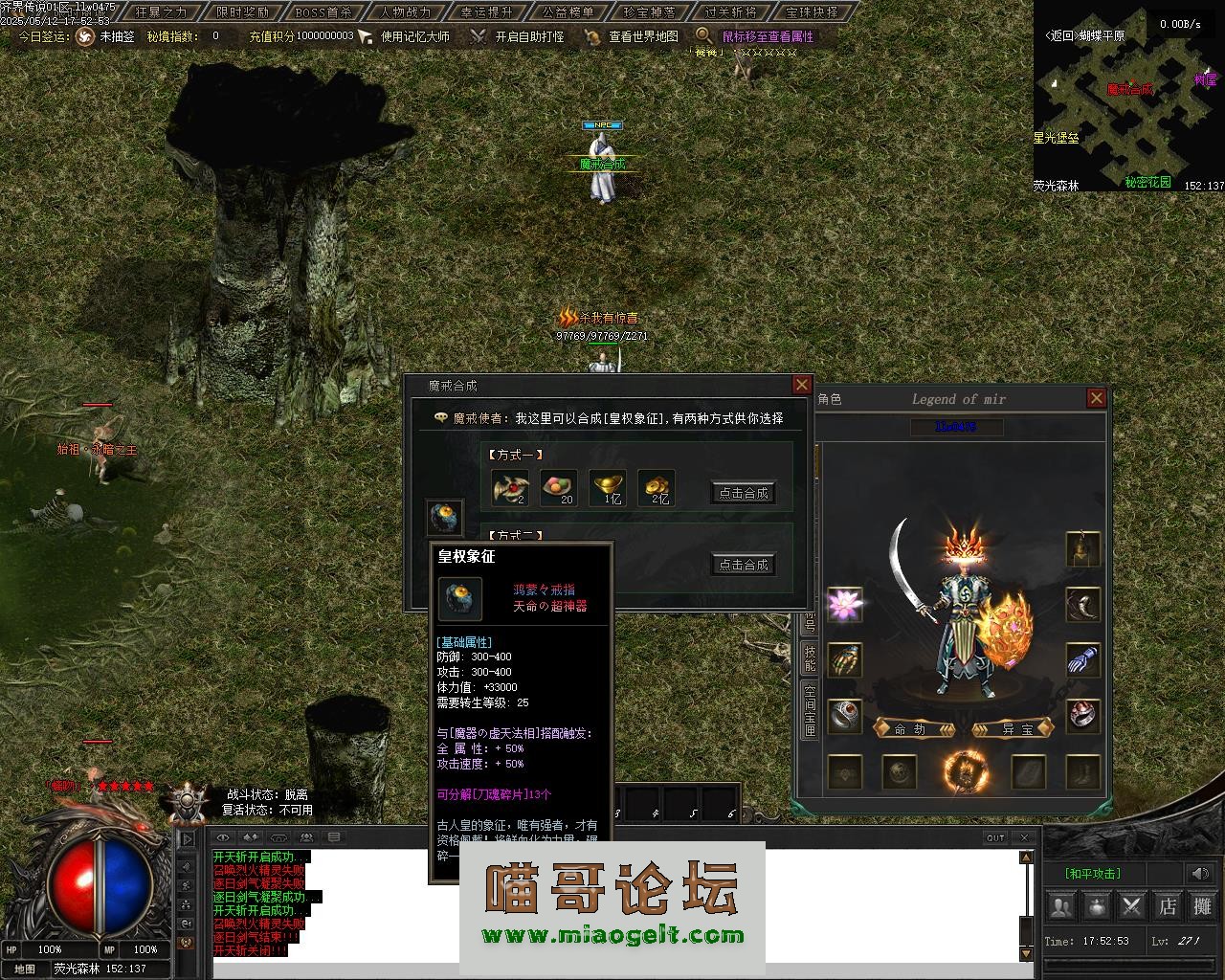Image resolution: width=1225 pixels, height=980 pixels.
Task: Open the 幸运提升 menu
Action: tap(486, 12)
